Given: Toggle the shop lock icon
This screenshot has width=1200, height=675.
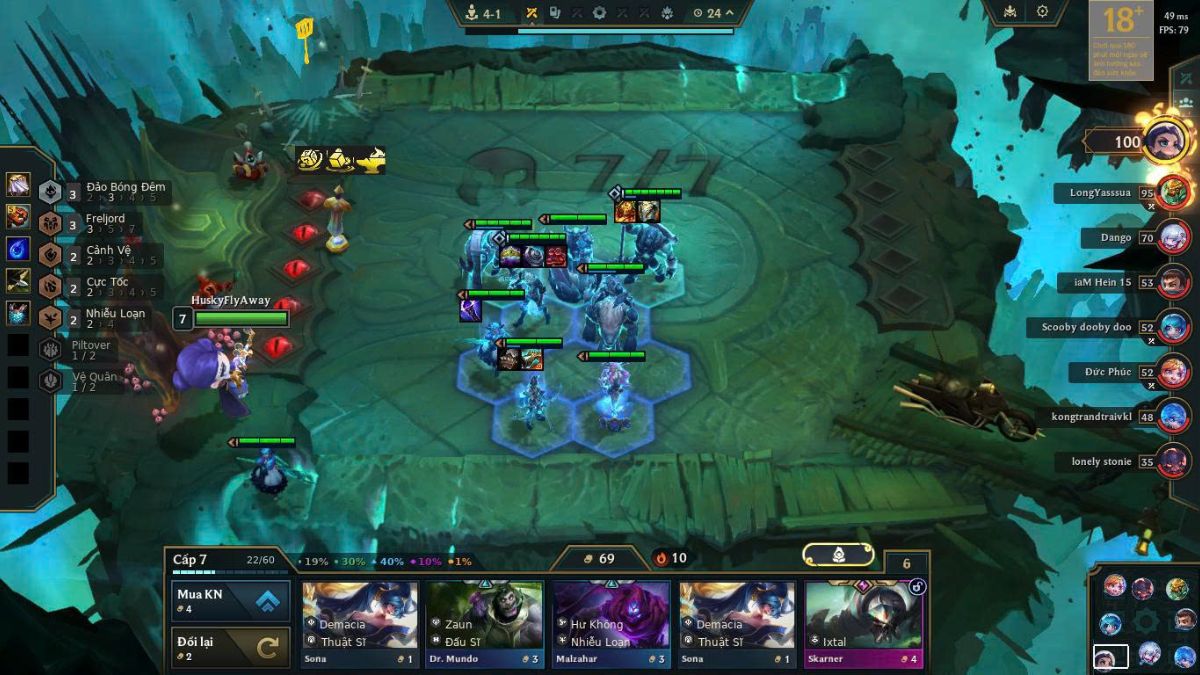Looking at the screenshot, I should pyautogui.click(x=837, y=555).
